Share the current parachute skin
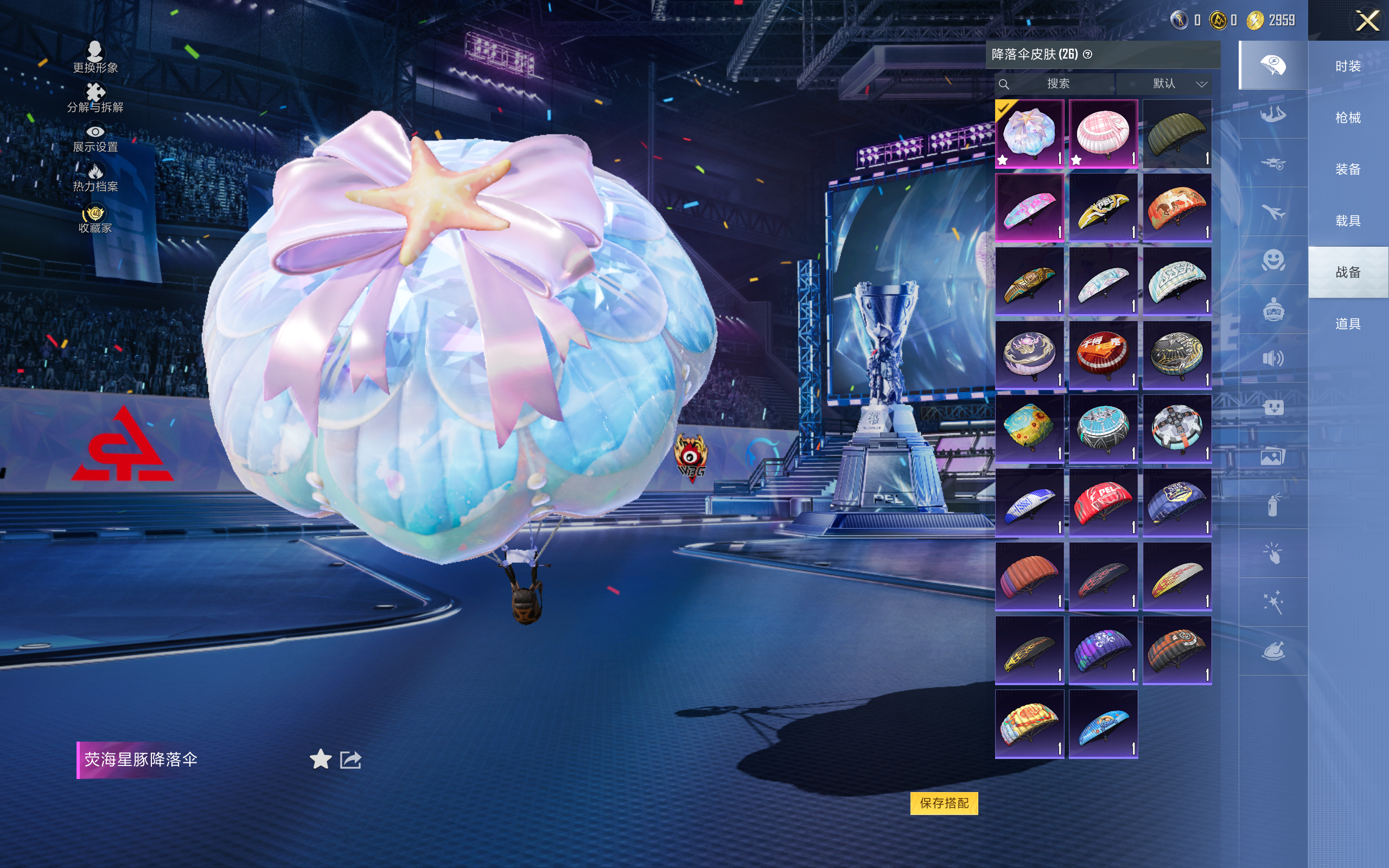 click(x=351, y=759)
